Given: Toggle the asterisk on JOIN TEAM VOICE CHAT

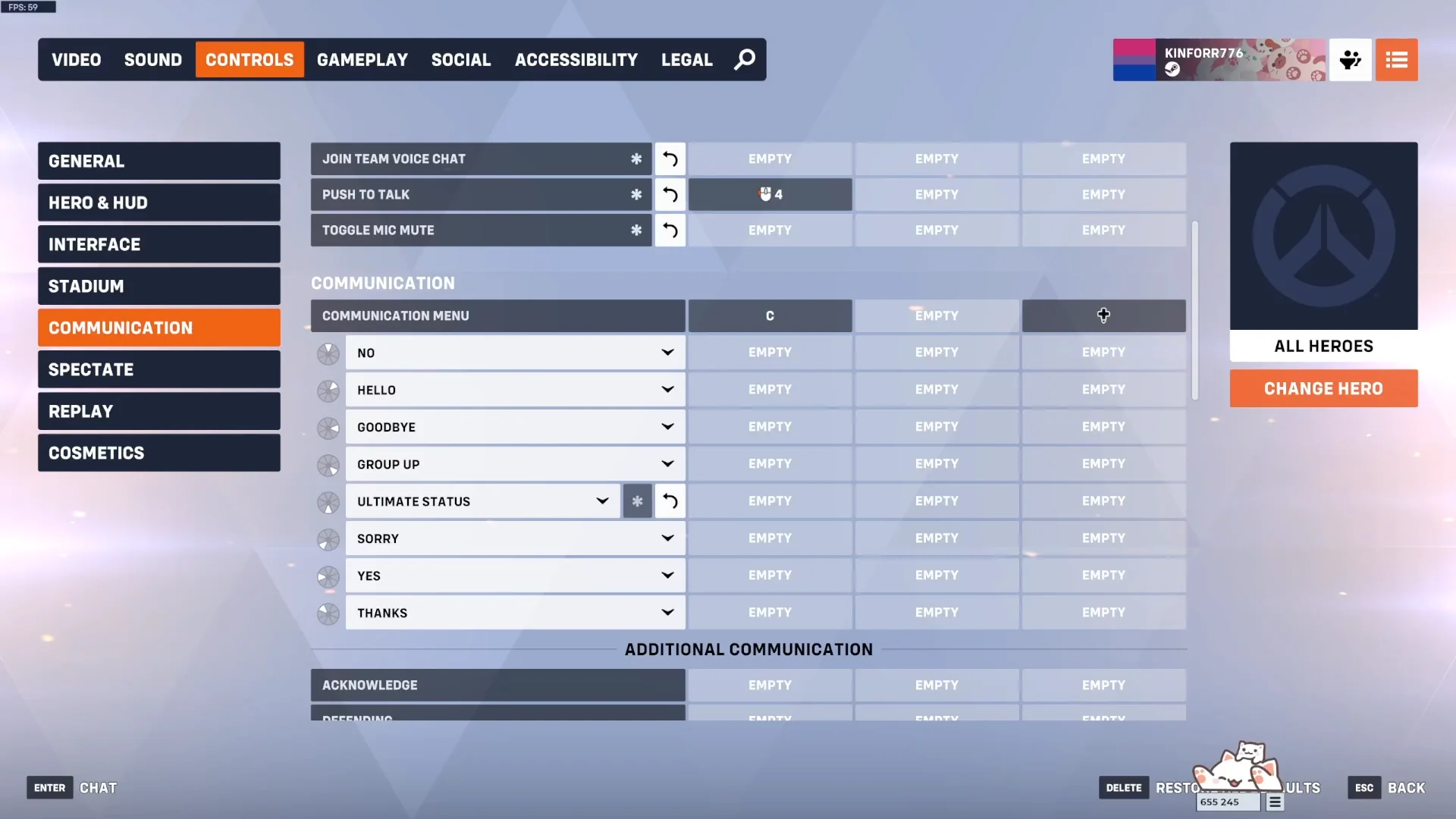Looking at the screenshot, I should (x=637, y=159).
